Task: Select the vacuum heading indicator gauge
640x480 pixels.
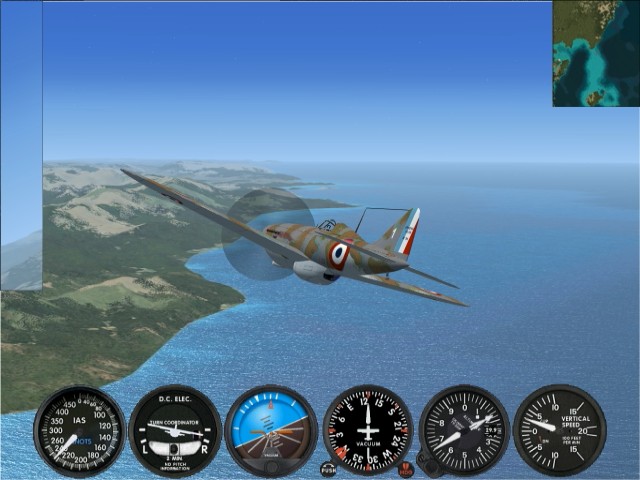Action: pos(368,430)
